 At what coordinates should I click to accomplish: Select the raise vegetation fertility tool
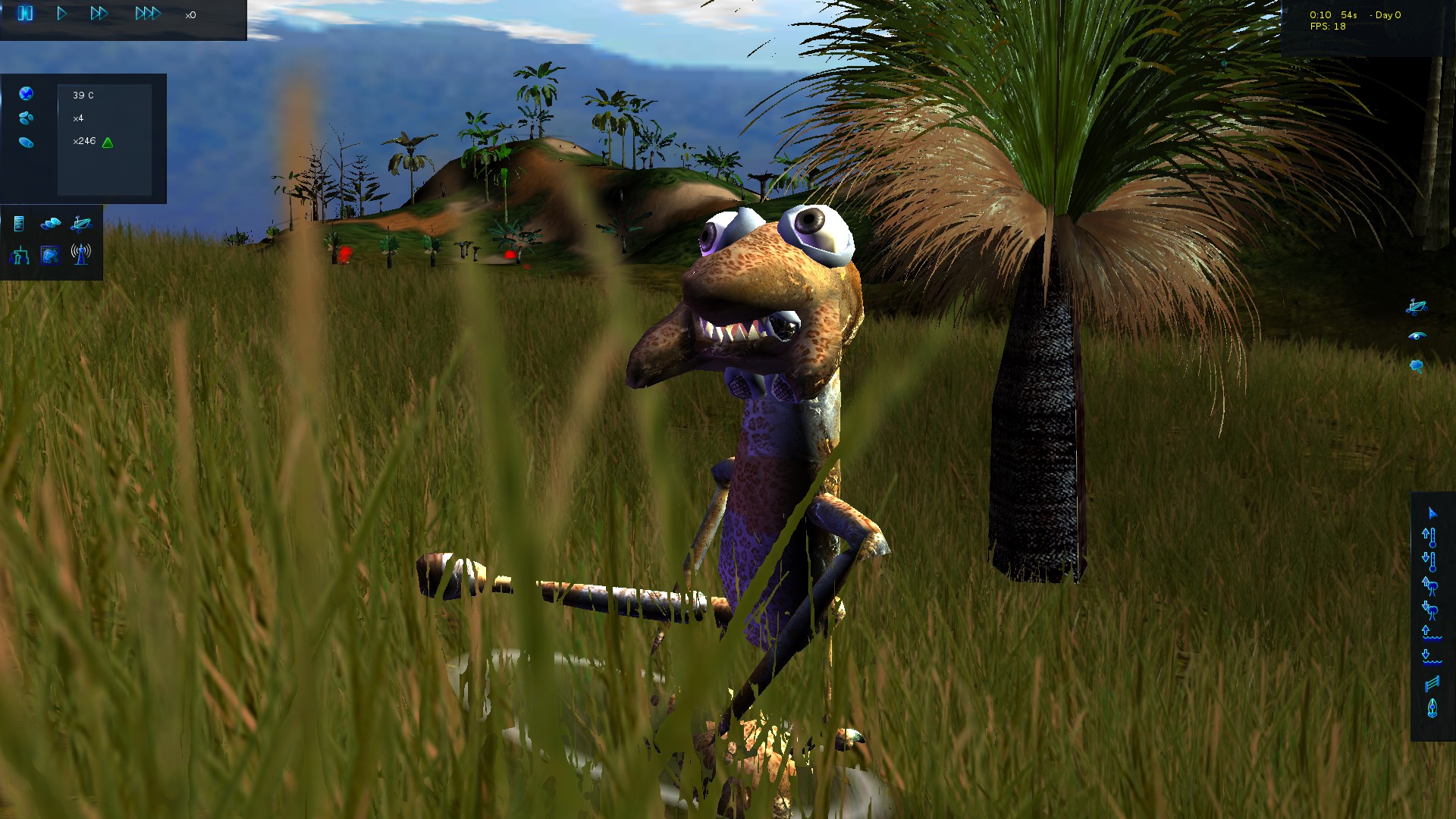(x=1432, y=586)
